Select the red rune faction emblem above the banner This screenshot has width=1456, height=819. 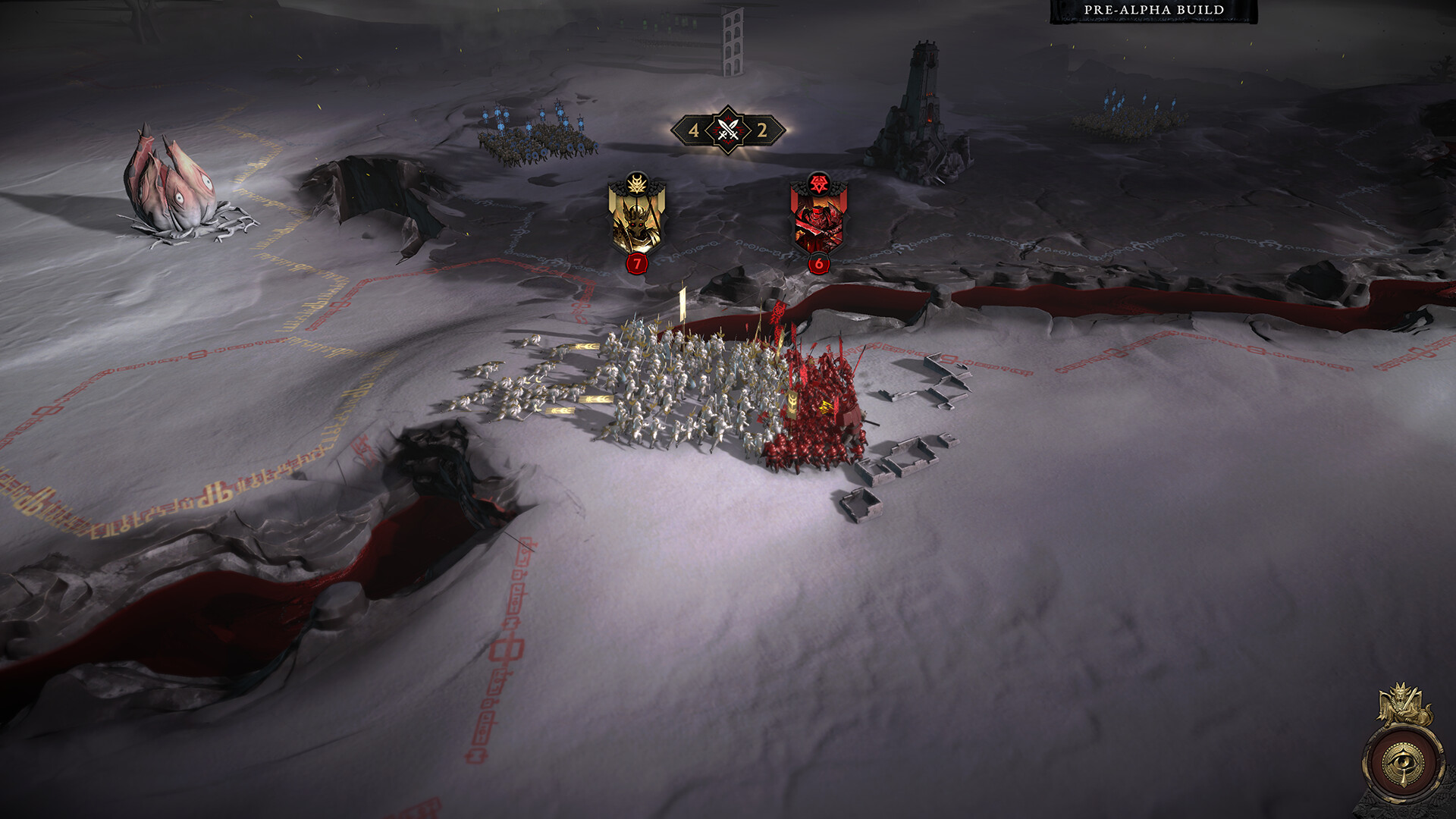point(817,182)
